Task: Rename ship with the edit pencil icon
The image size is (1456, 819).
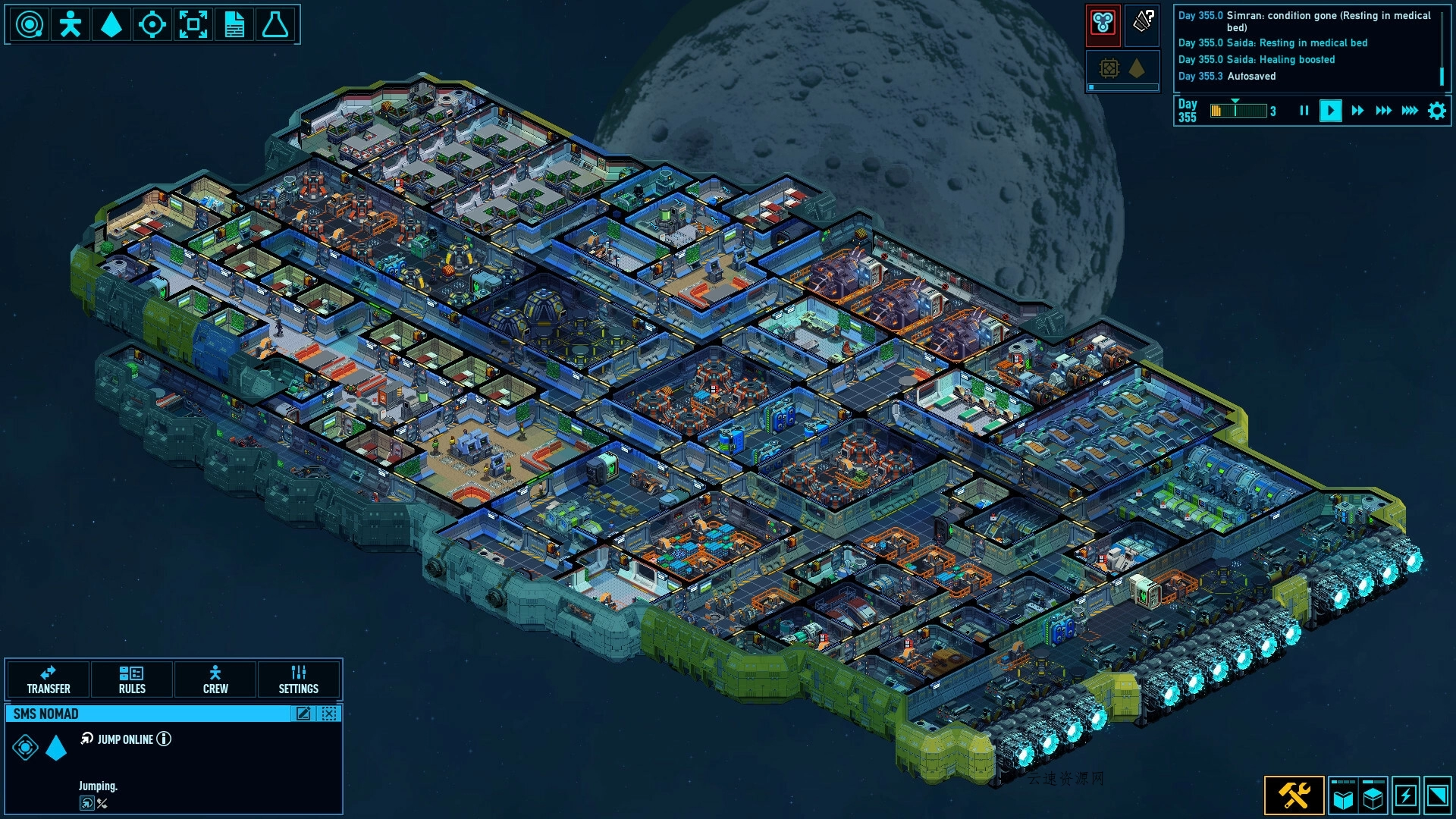Action: (x=303, y=714)
